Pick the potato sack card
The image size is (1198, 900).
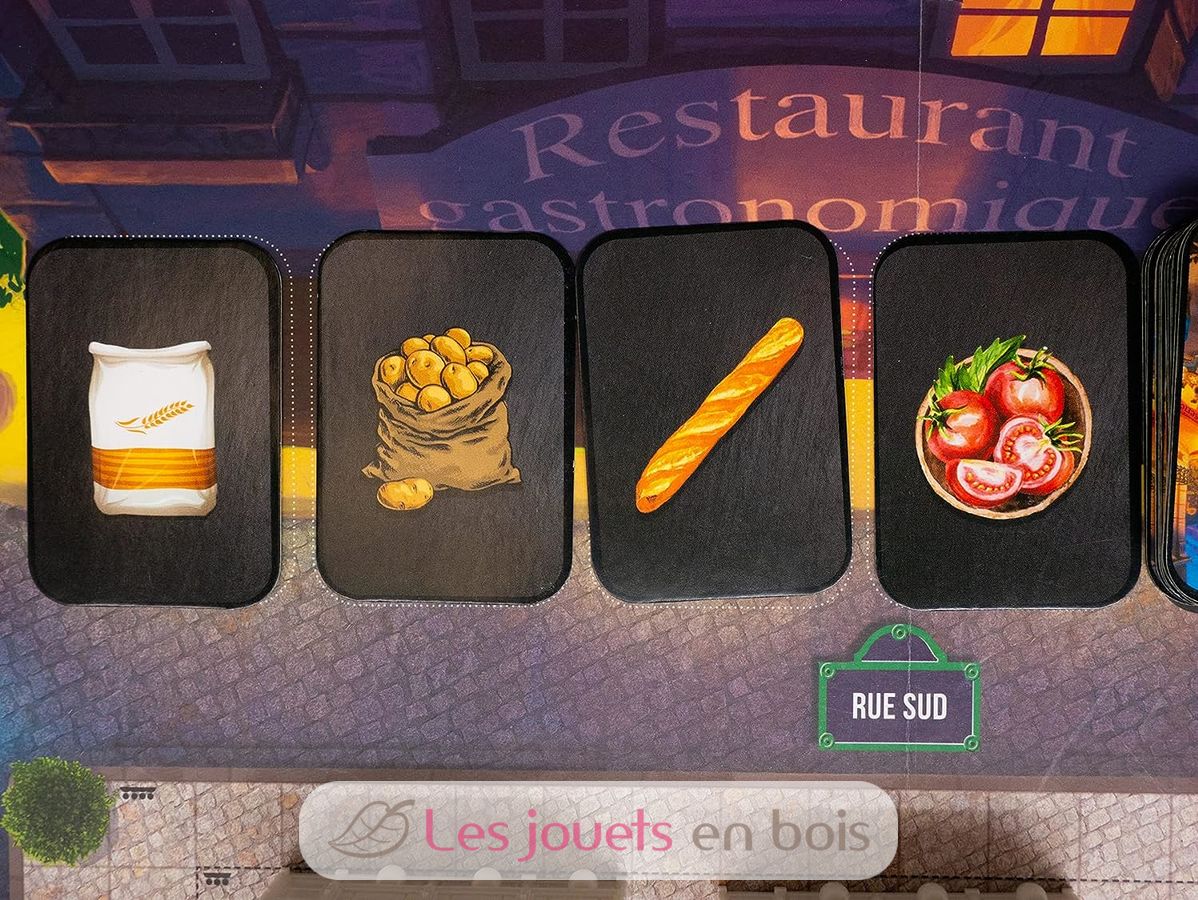coord(444,416)
